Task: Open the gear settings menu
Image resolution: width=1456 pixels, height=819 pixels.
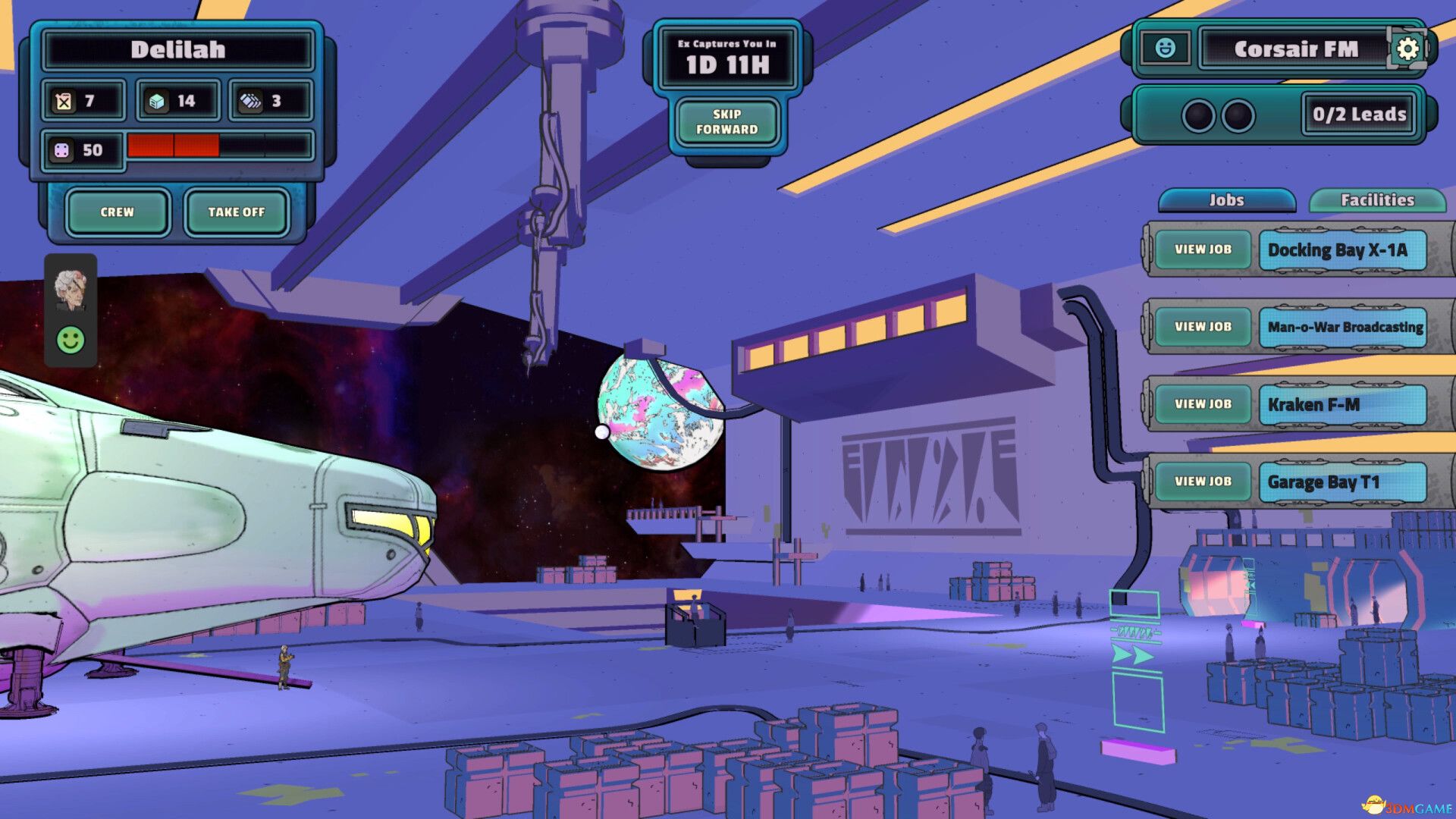Action: tap(1407, 49)
